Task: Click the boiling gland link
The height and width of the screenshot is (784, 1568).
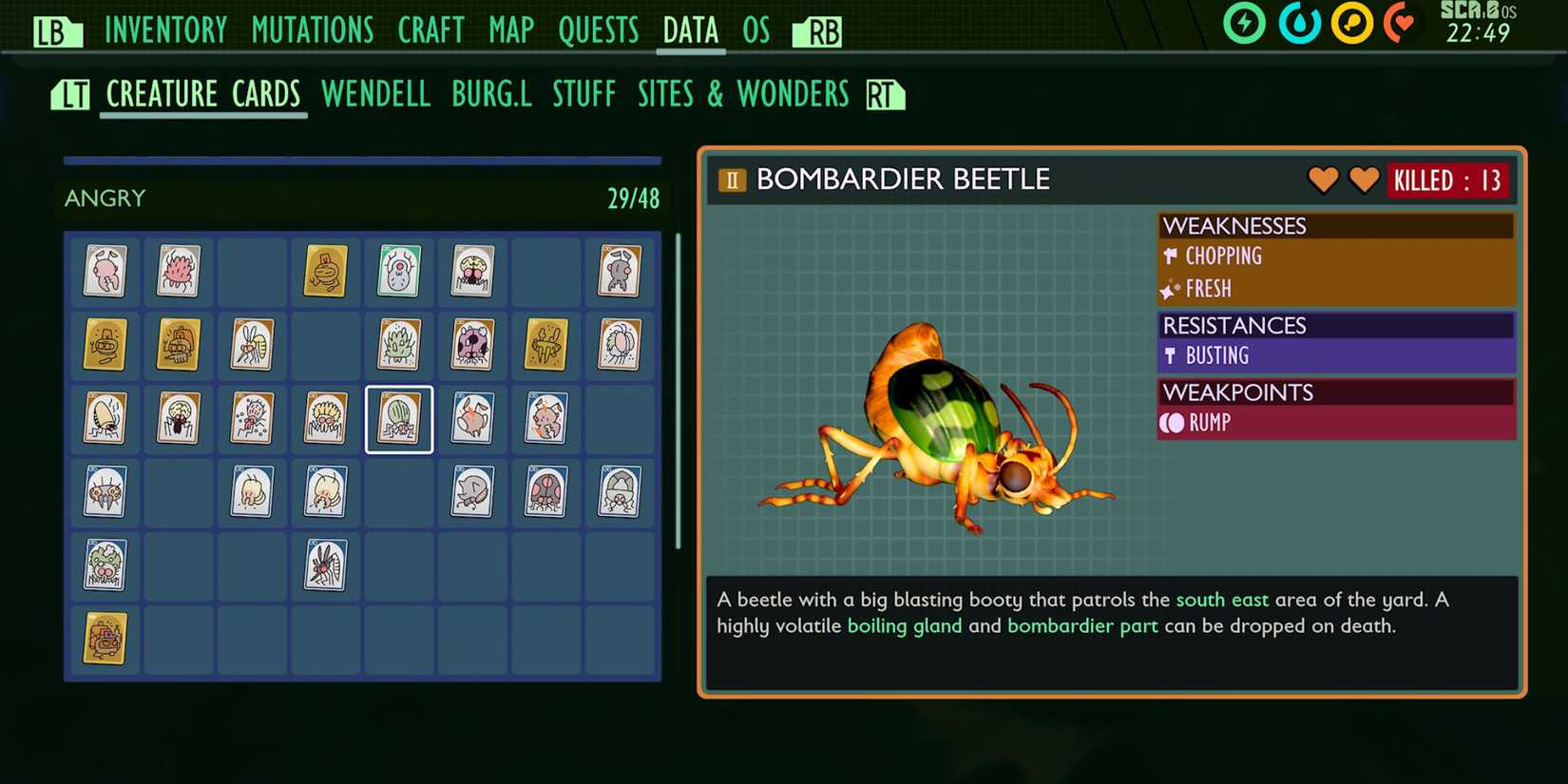Action: 905,625
